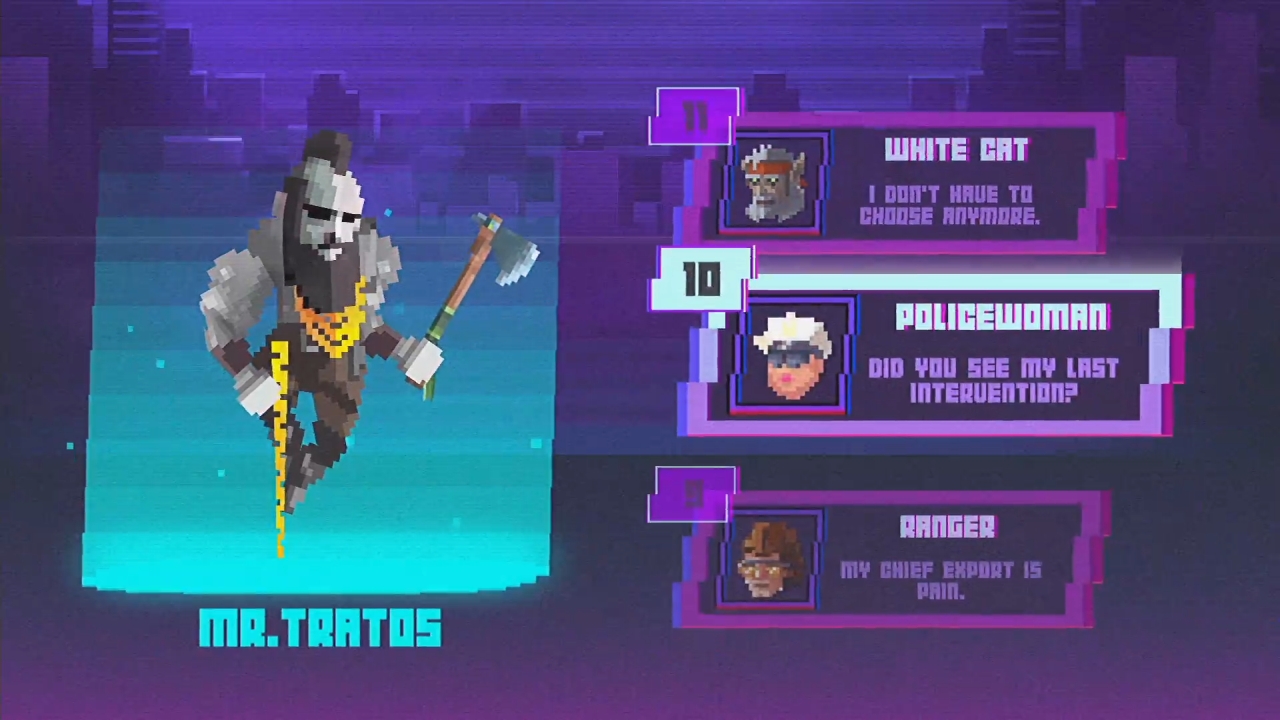Click the level 11 badge above White Cat
The width and height of the screenshot is (1280, 720).
tap(697, 113)
